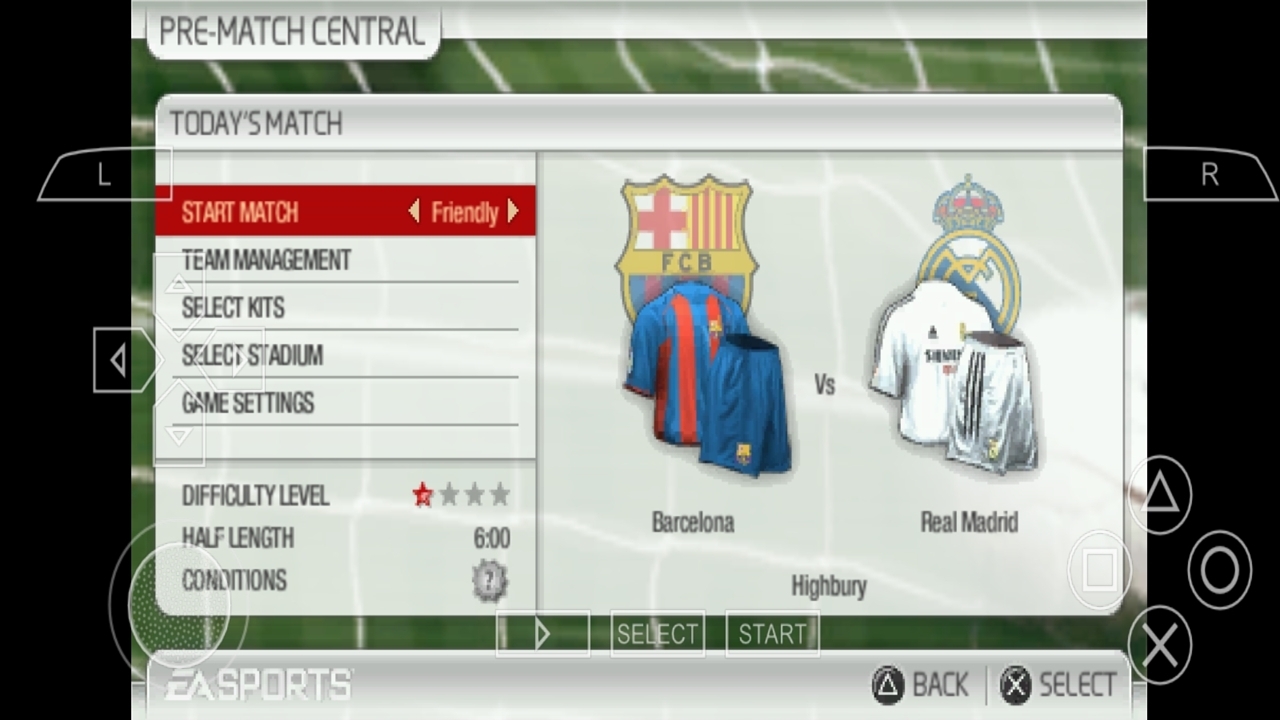Tap the emulator's on-screen START button
Viewport: 1280px width, 720px height.
pos(772,634)
